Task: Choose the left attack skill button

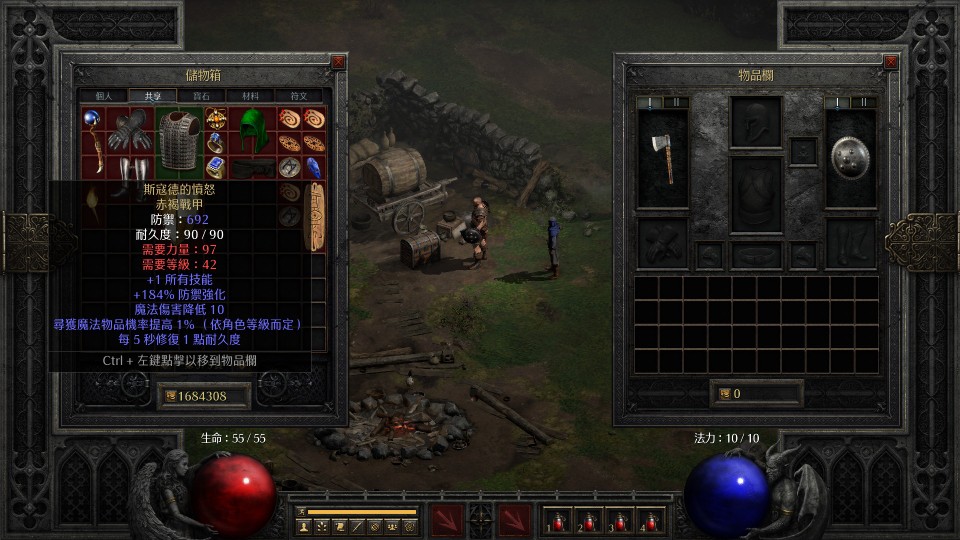Action: (x=445, y=519)
